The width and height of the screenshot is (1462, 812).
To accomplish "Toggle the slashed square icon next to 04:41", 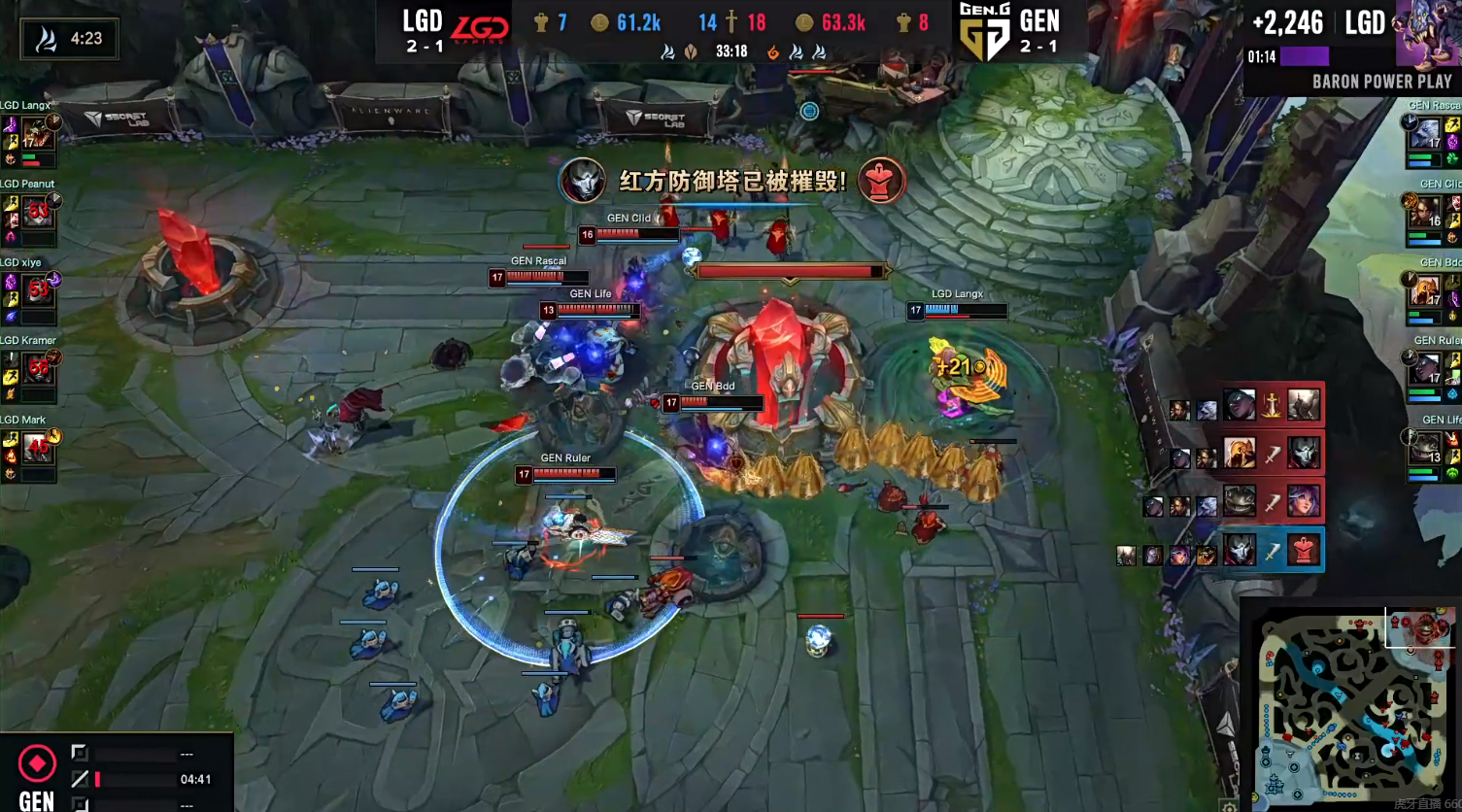I will [82, 778].
